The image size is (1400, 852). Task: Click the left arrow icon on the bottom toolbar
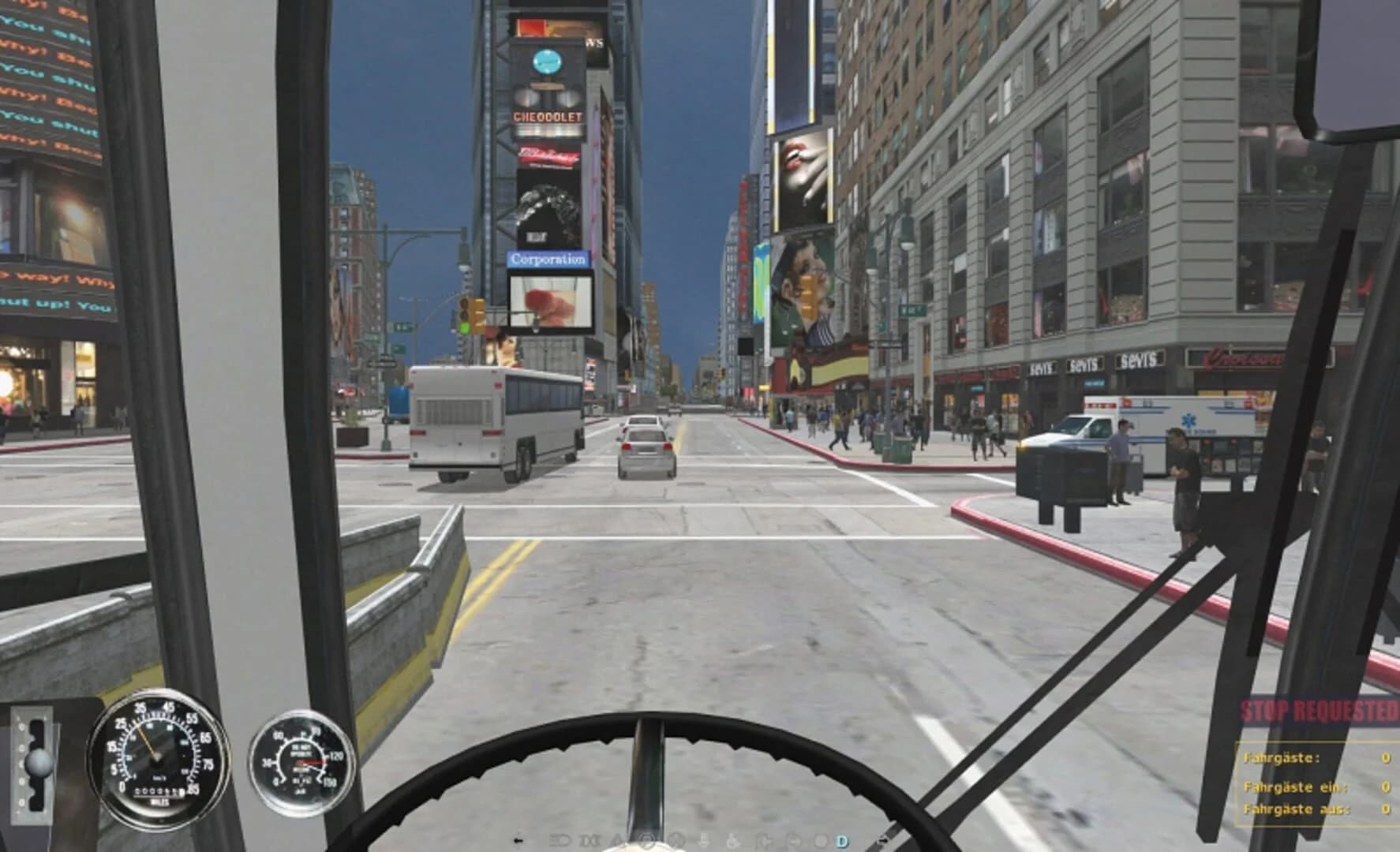[x=518, y=840]
